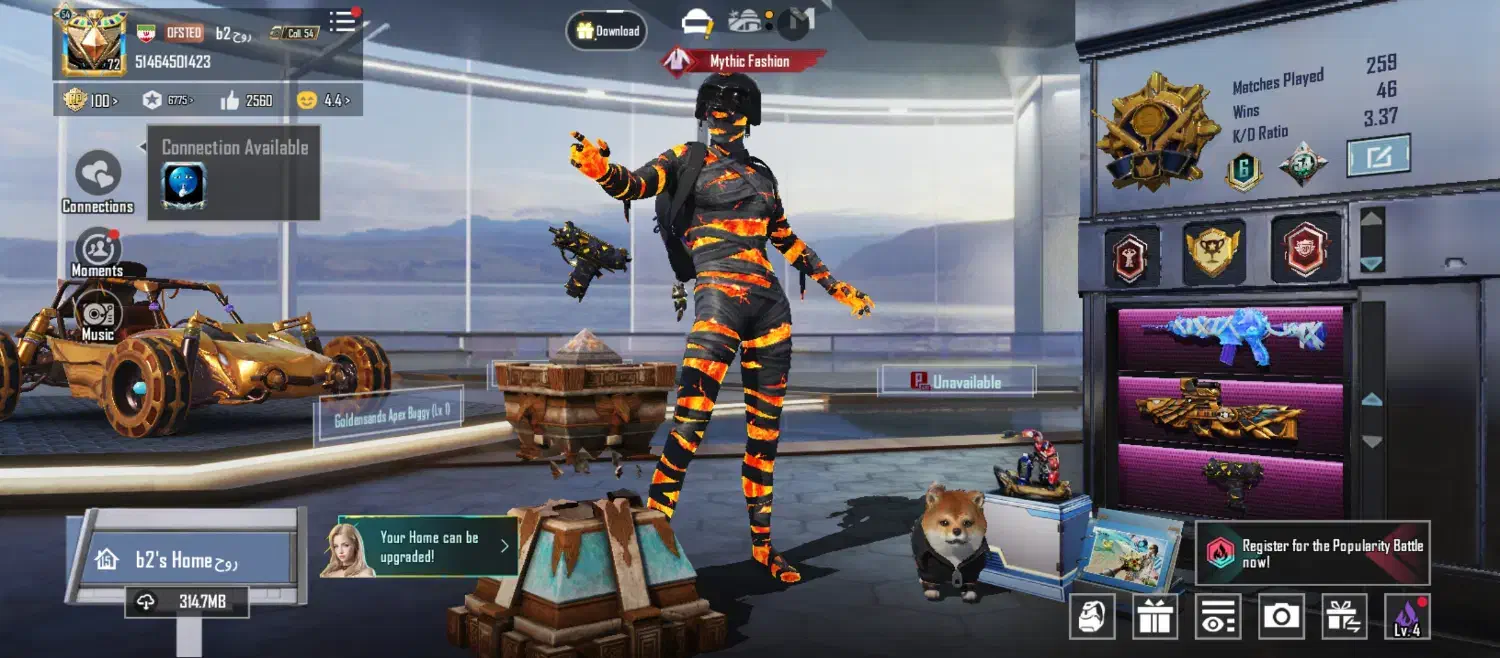Viewport: 1500px width, 658px height.
Task: Select the Connection Available avatar
Action: coord(184,186)
